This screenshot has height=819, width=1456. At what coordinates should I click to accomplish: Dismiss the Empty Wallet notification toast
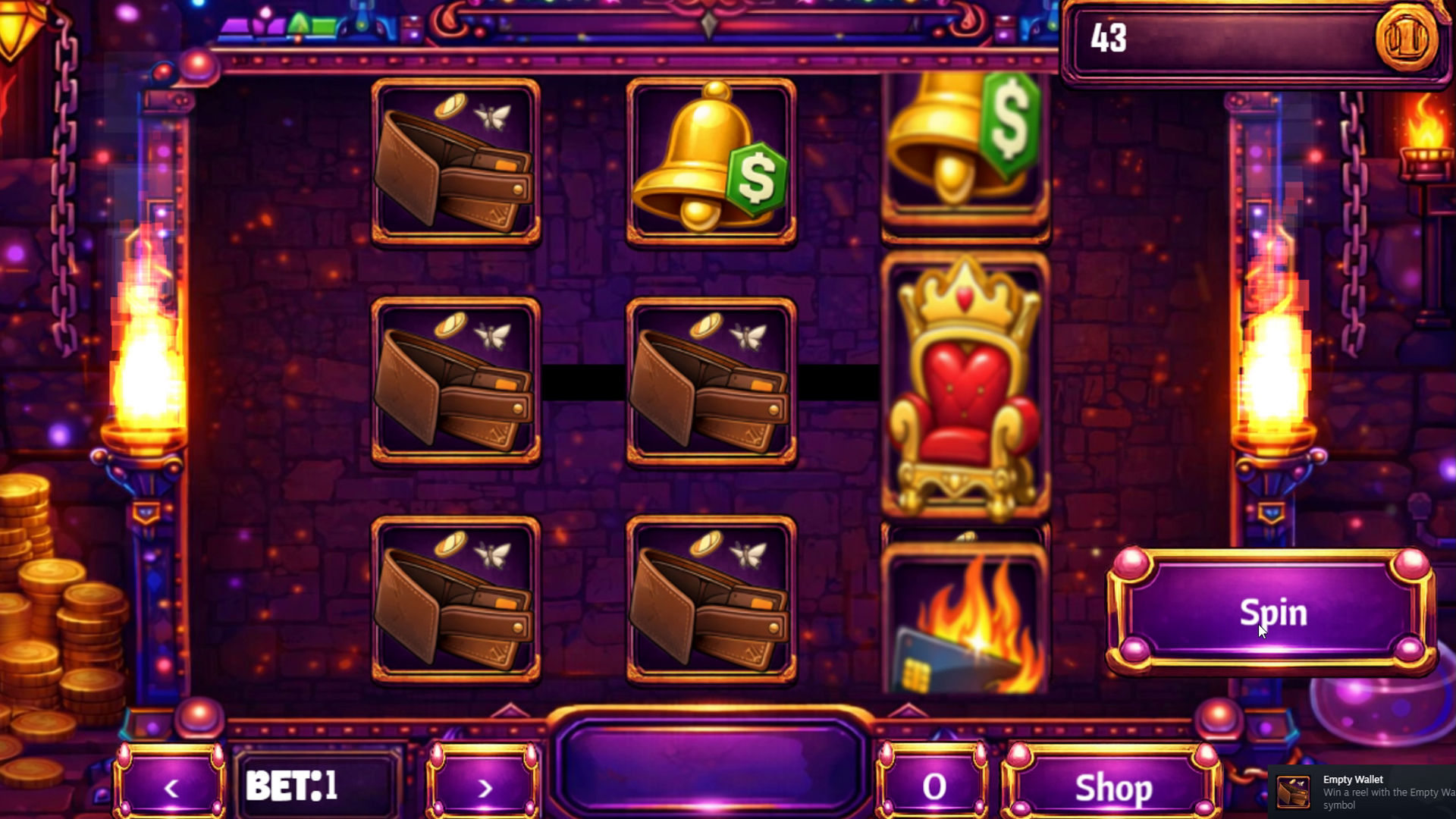point(1365,789)
